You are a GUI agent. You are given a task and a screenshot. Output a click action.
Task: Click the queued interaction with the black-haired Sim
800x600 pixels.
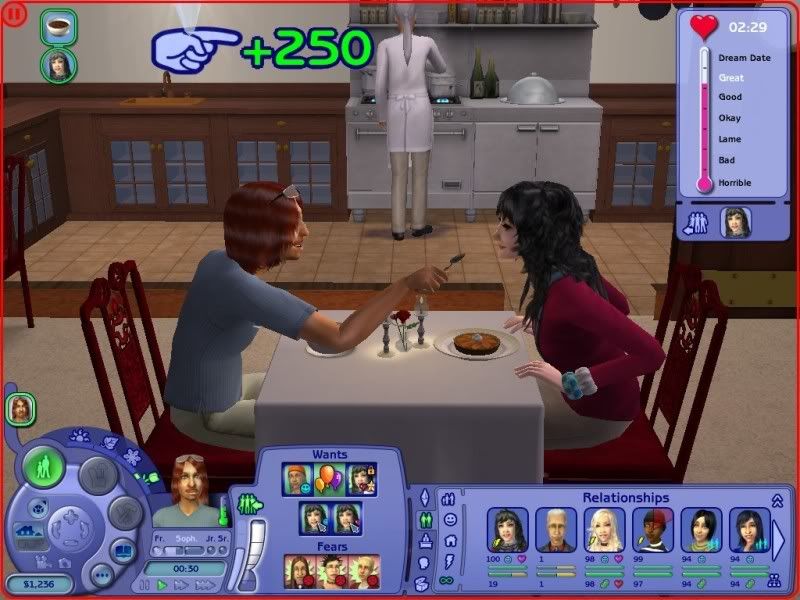pyautogui.click(x=58, y=65)
